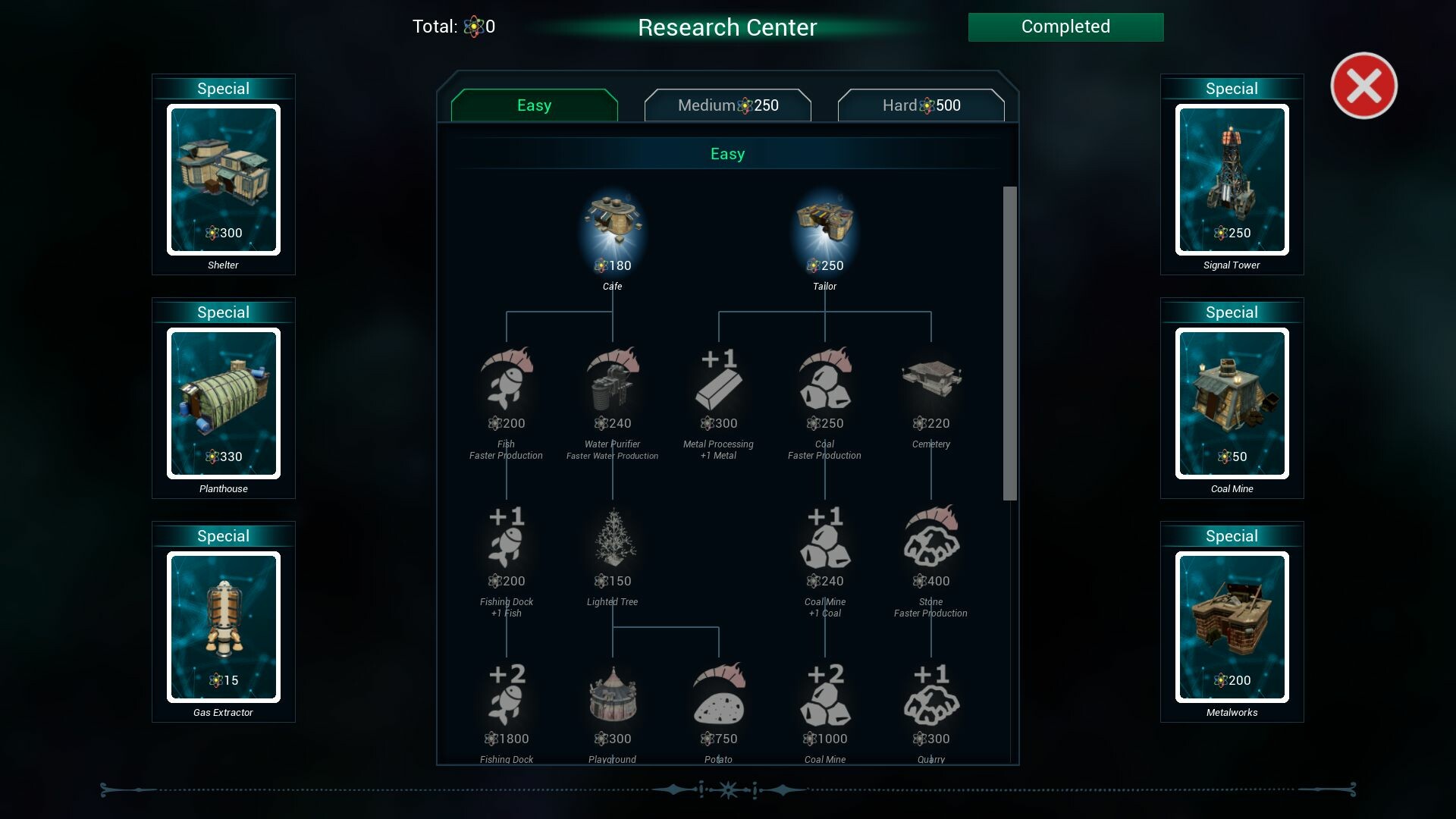Viewport: 1456px width, 819px height.
Task: Switch to the Medium difficulty tab
Action: point(727,105)
